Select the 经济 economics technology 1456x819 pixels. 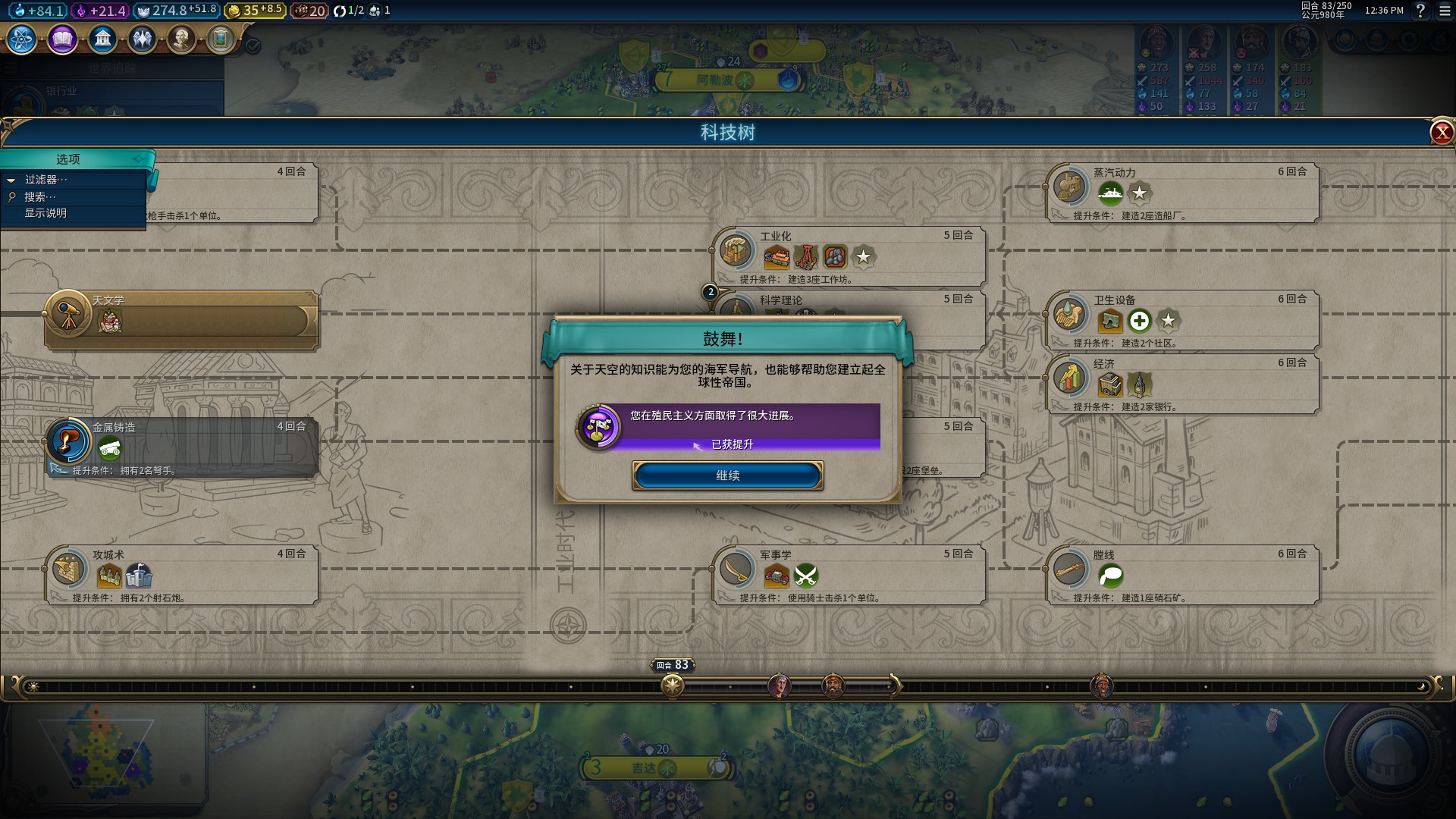1181,383
